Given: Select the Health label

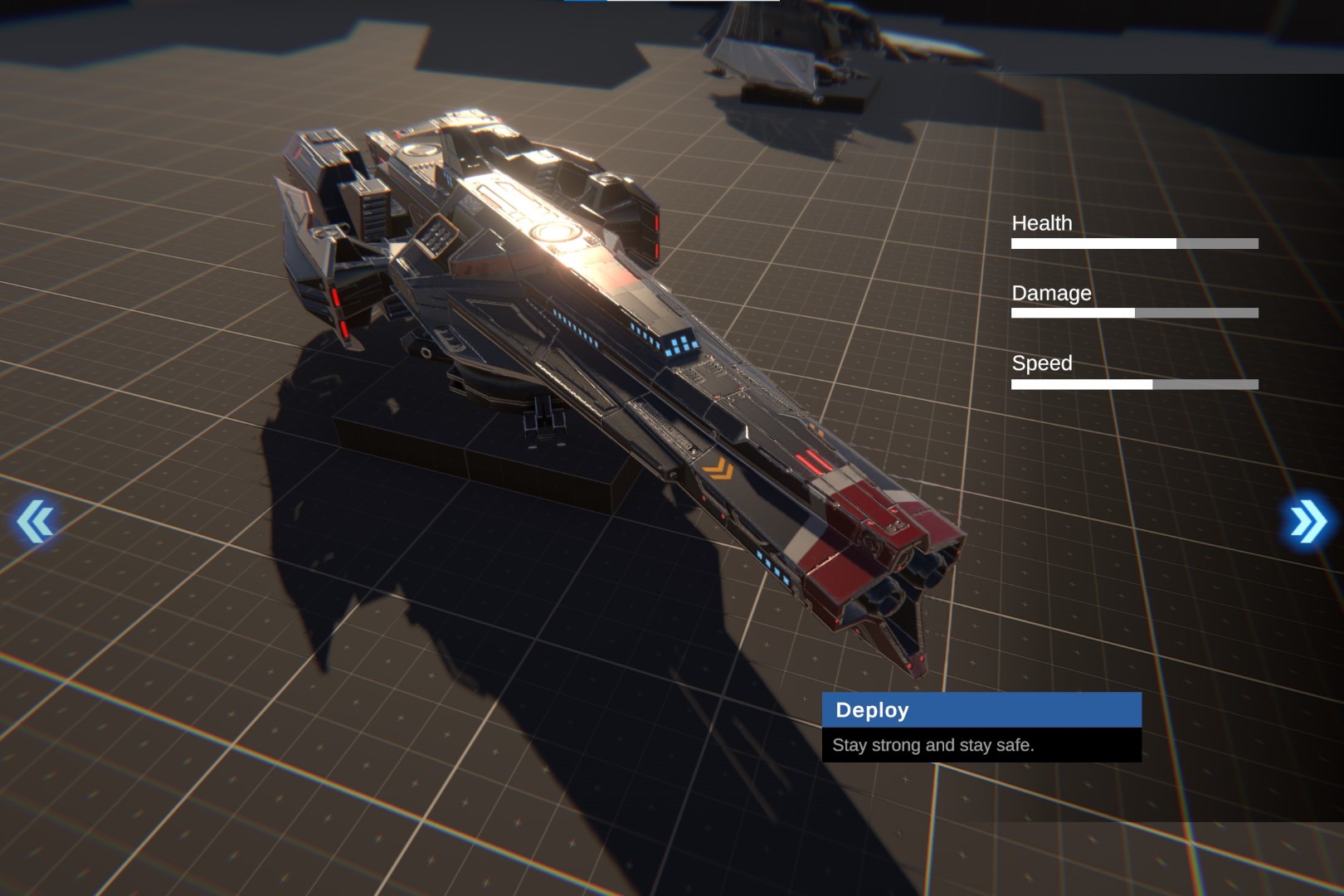Looking at the screenshot, I should (x=1041, y=222).
